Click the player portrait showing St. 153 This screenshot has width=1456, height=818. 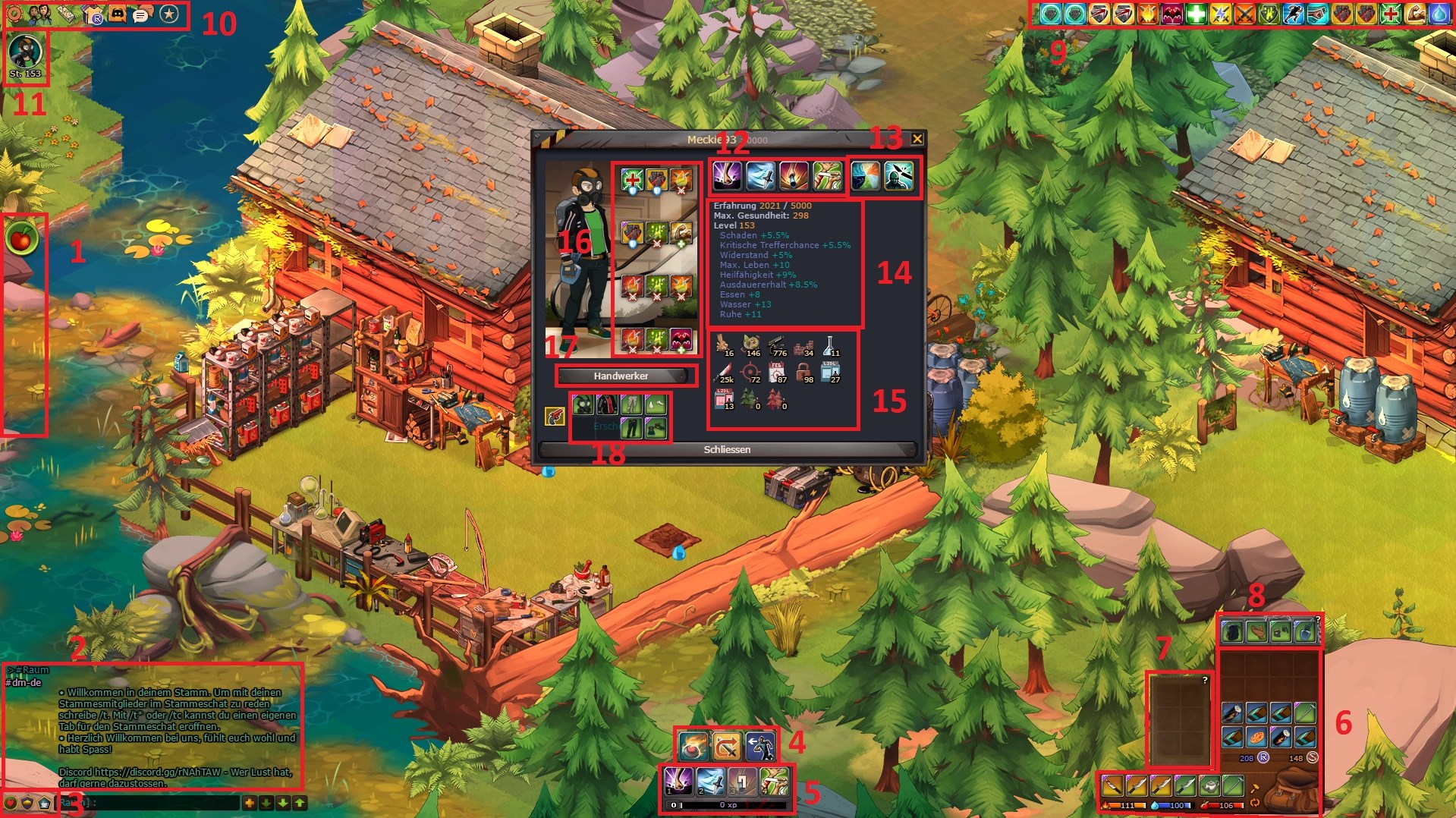(x=25, y=53)
